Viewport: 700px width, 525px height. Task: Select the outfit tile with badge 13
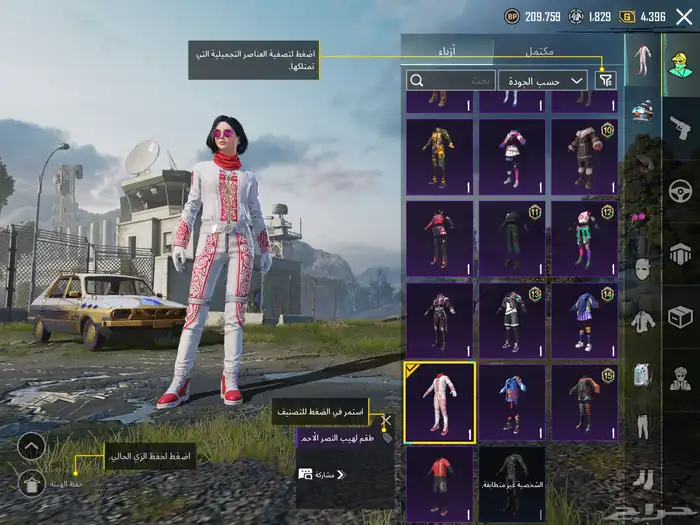(512, 320)
